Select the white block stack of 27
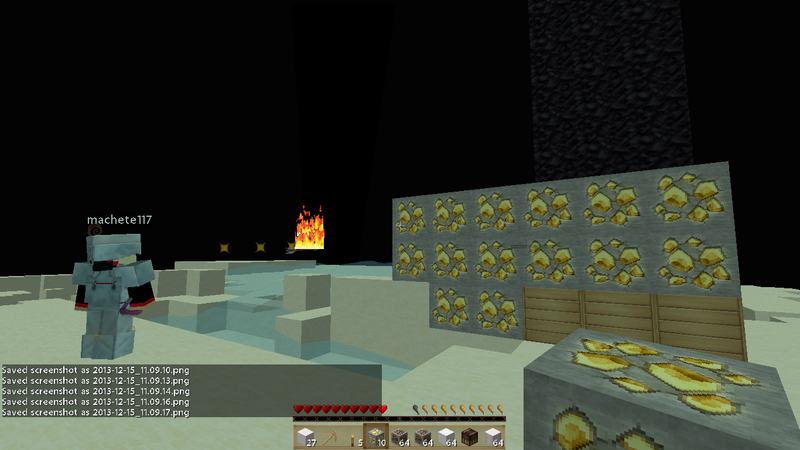Screen dimensions: 800x450 (x=306, y=437)
